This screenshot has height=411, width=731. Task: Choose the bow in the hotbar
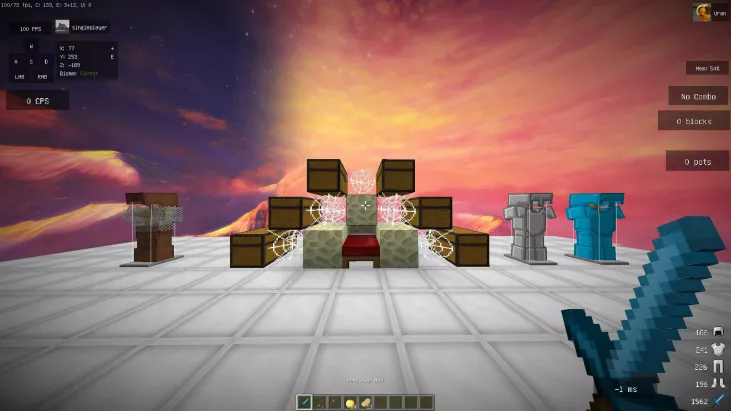[336, 401]
